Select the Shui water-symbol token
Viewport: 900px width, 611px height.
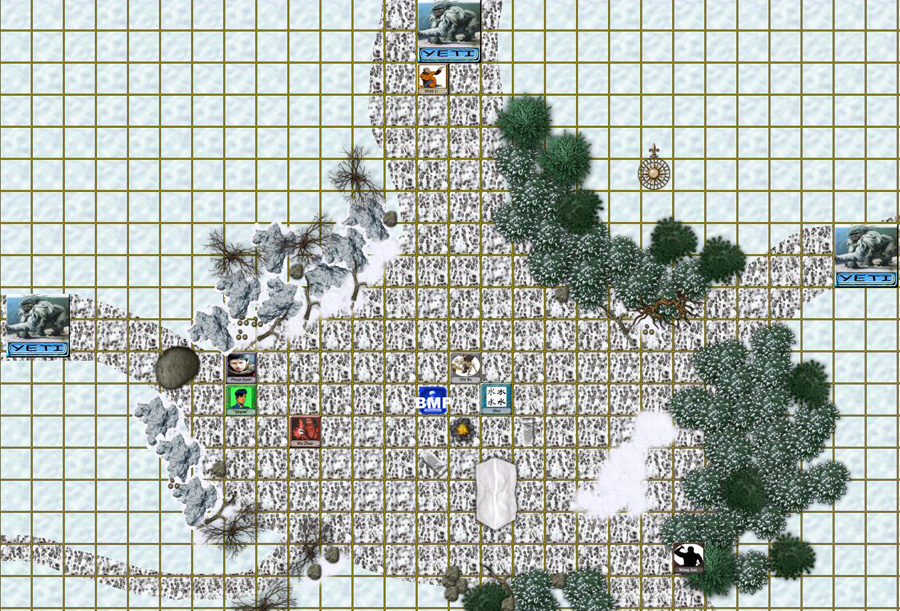[x=497, y=398]
